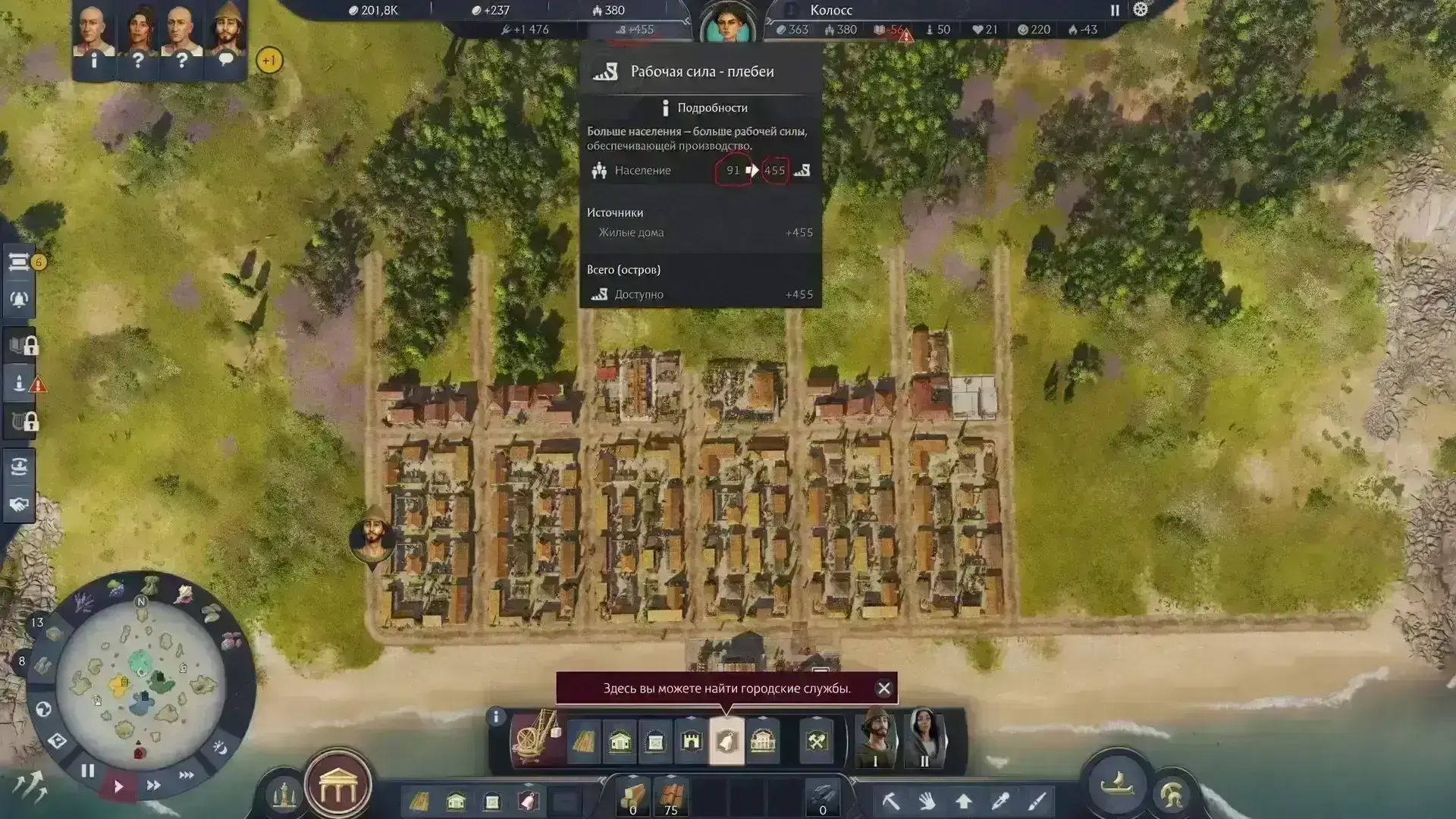Switch to population tier I portrait
Viewport: 1456px width, 819px height.
click(876, 739)
